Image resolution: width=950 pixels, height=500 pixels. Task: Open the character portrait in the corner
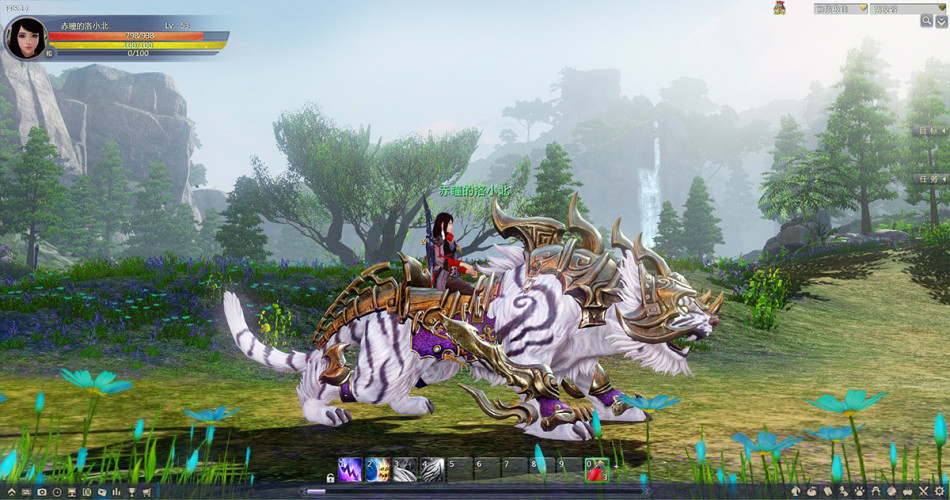[25, 38]
